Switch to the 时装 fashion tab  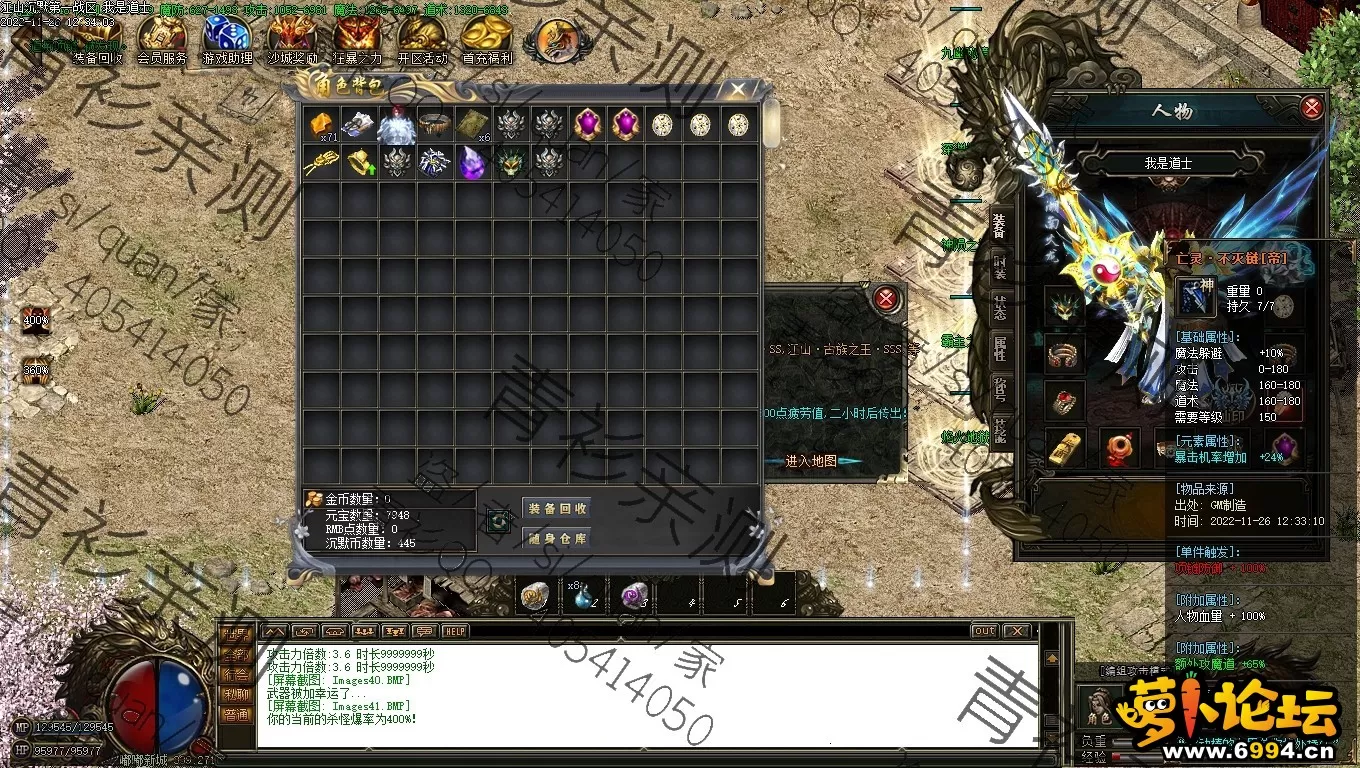point(1000,267)
